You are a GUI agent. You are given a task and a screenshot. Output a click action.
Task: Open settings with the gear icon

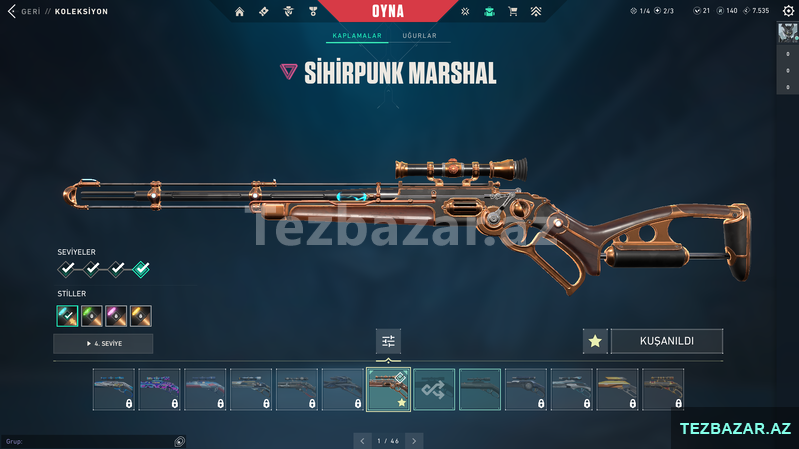[x=787, y=11]
